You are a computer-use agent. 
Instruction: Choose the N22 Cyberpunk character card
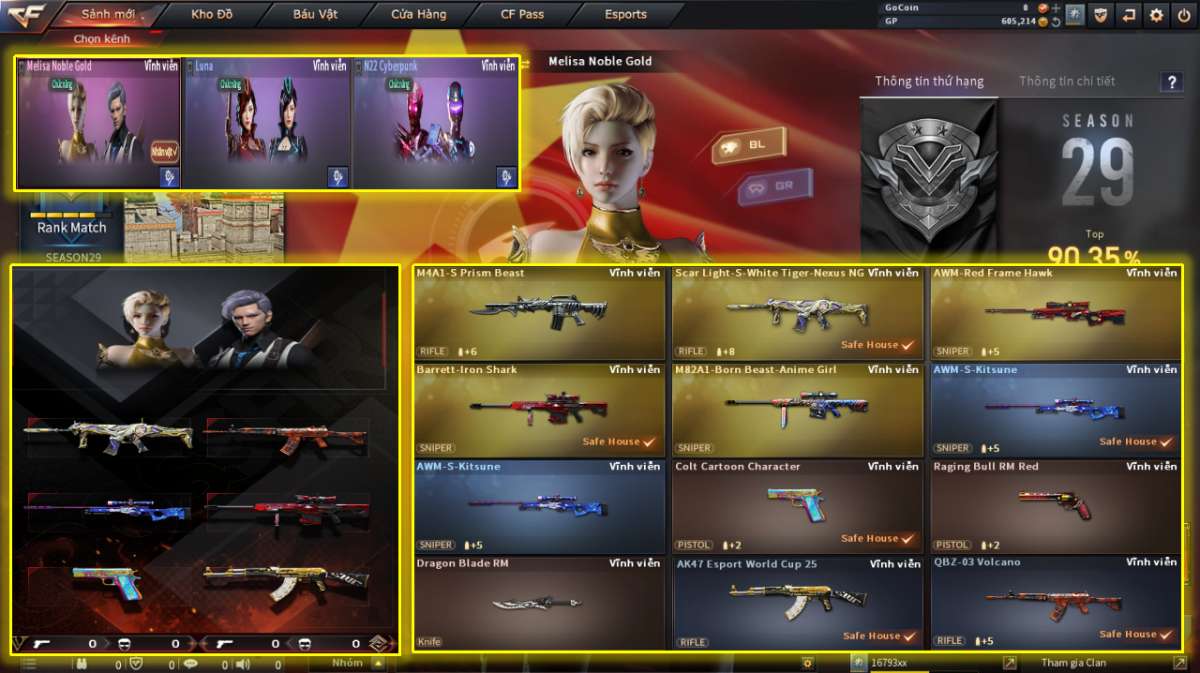pos(435,123)
